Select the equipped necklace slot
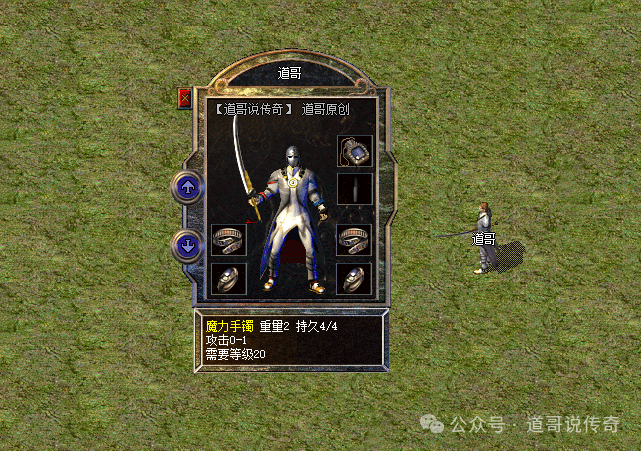 click(x=355, y=153)
